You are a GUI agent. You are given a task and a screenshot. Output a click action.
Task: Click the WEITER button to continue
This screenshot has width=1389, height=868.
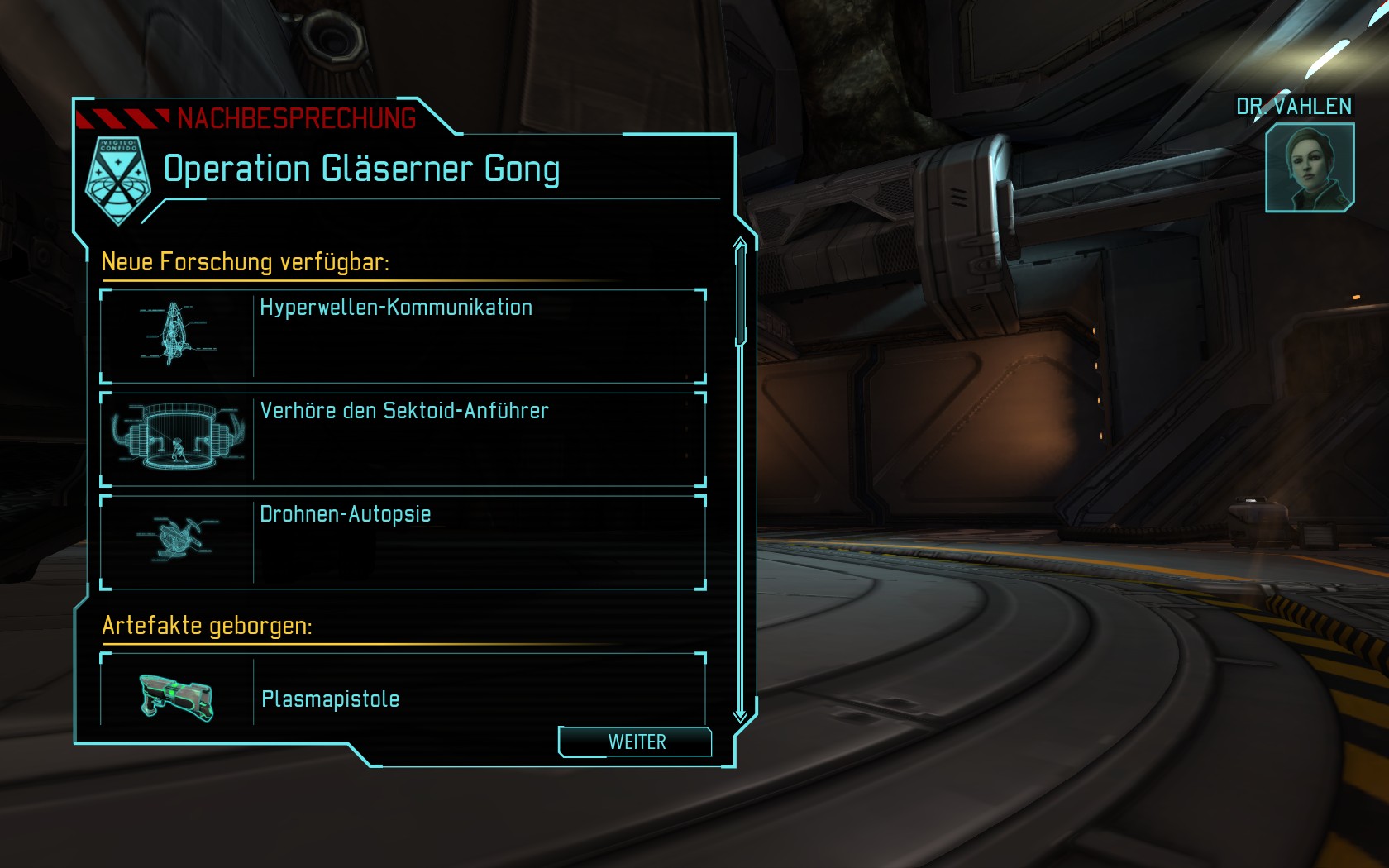click(x=635, y=742)
